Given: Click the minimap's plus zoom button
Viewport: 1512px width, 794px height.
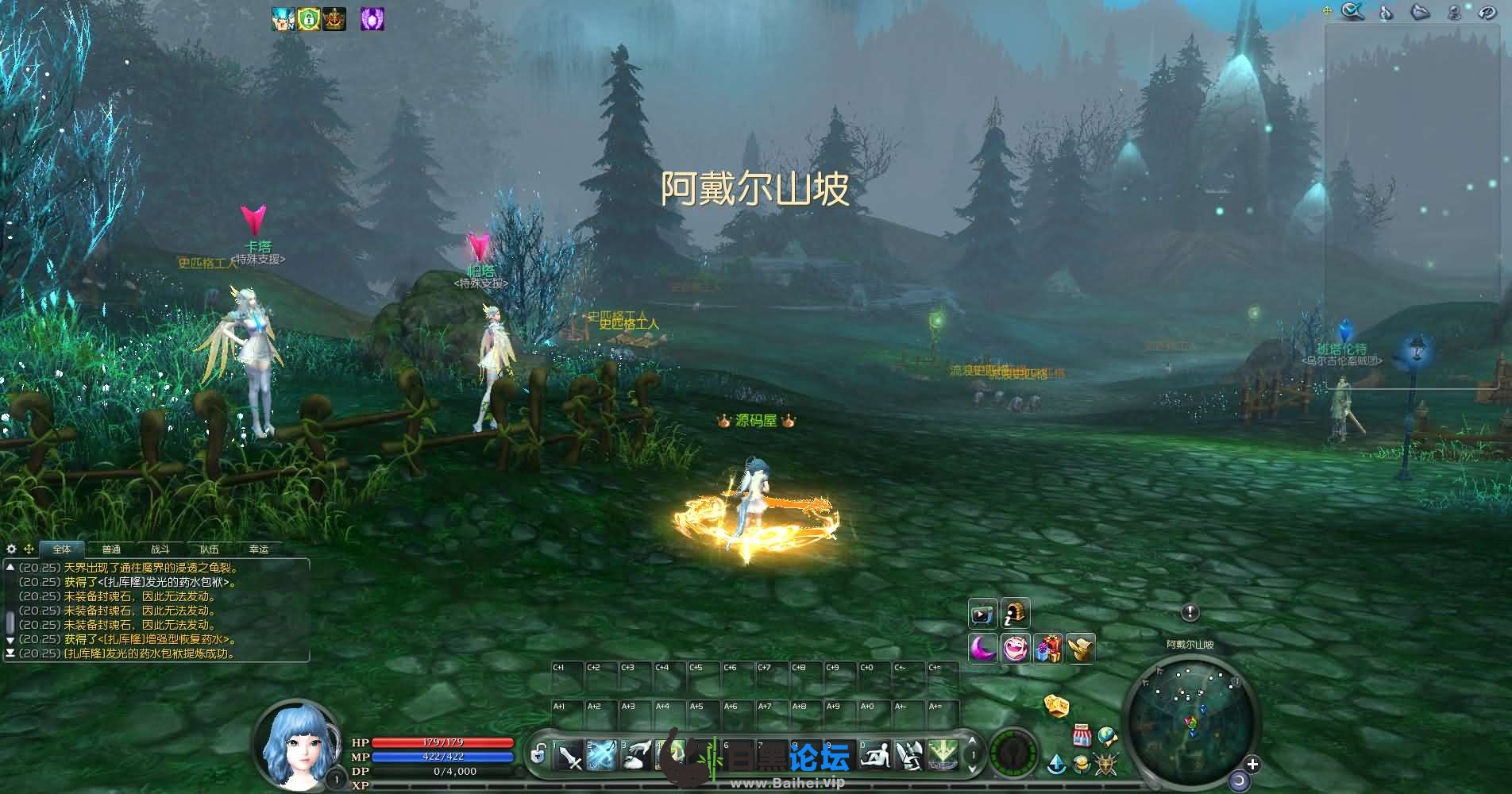Looking at the screenshot, I should click(1252, 765).
